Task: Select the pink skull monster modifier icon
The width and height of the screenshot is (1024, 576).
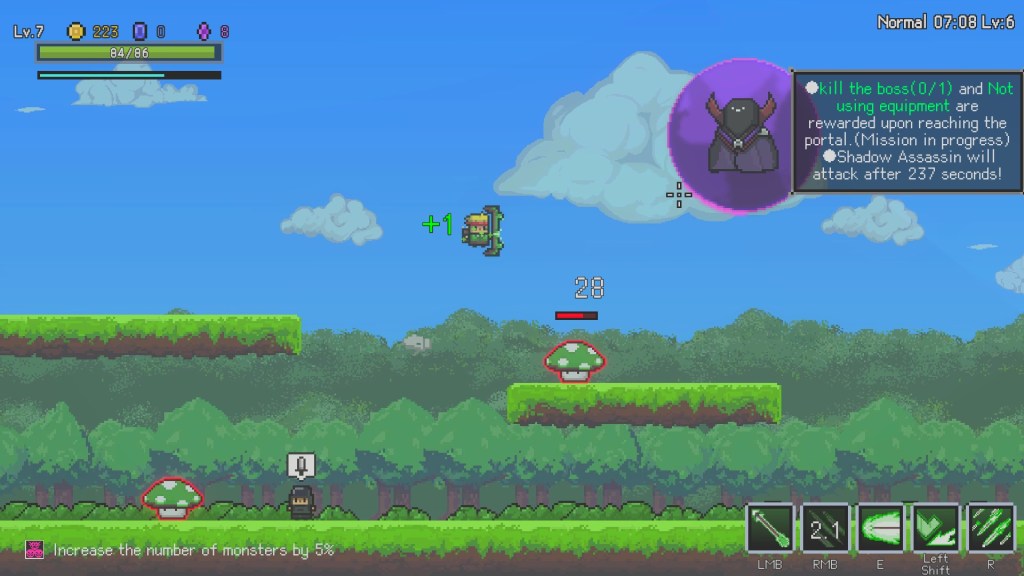Action: coord(35,550)
